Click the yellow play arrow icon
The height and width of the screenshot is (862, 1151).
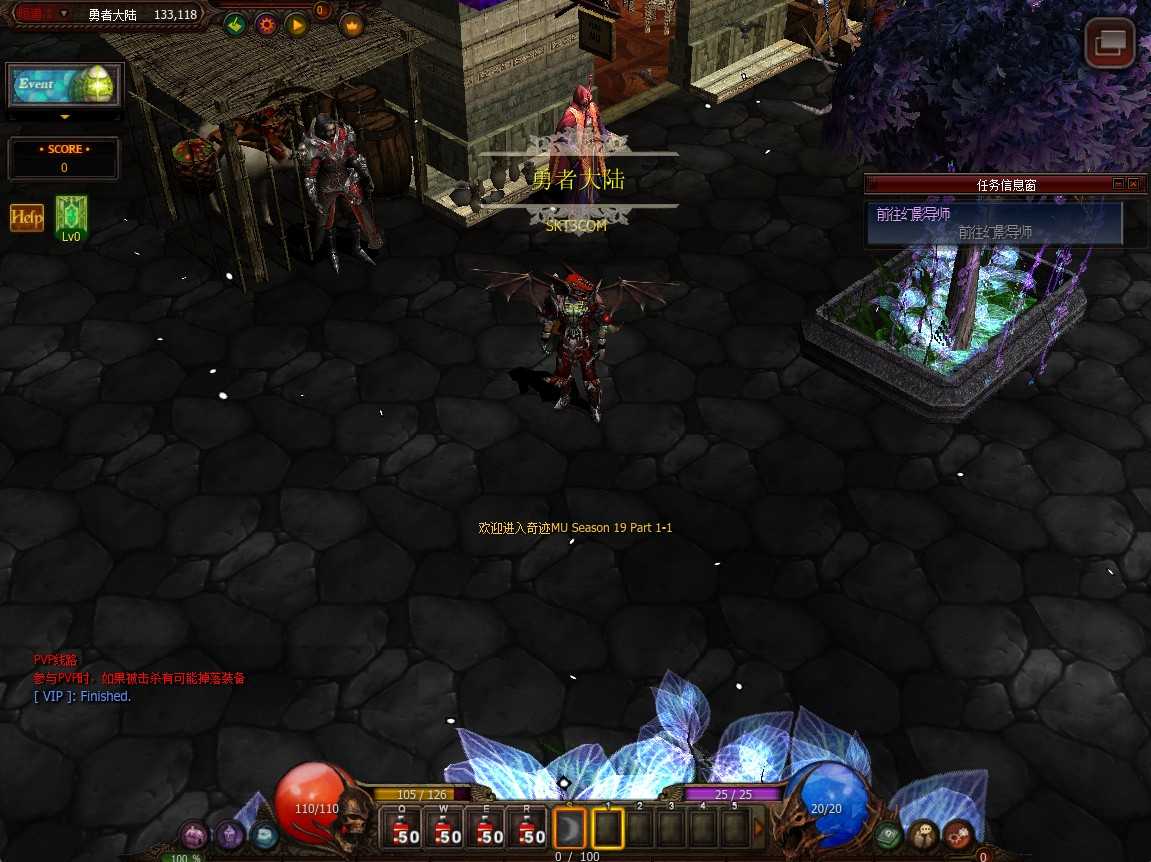(x=297, y=25)
